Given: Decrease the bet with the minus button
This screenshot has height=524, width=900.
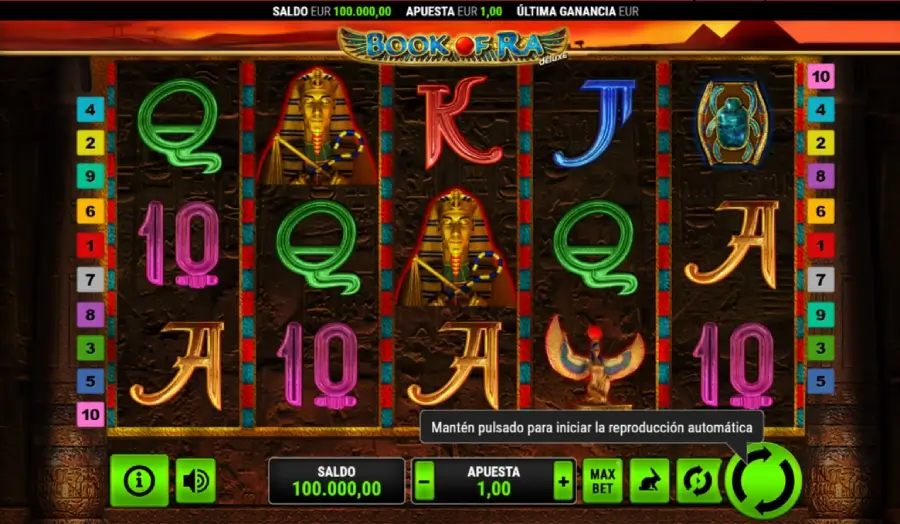Looking at the screenshot, I should 424,481.
